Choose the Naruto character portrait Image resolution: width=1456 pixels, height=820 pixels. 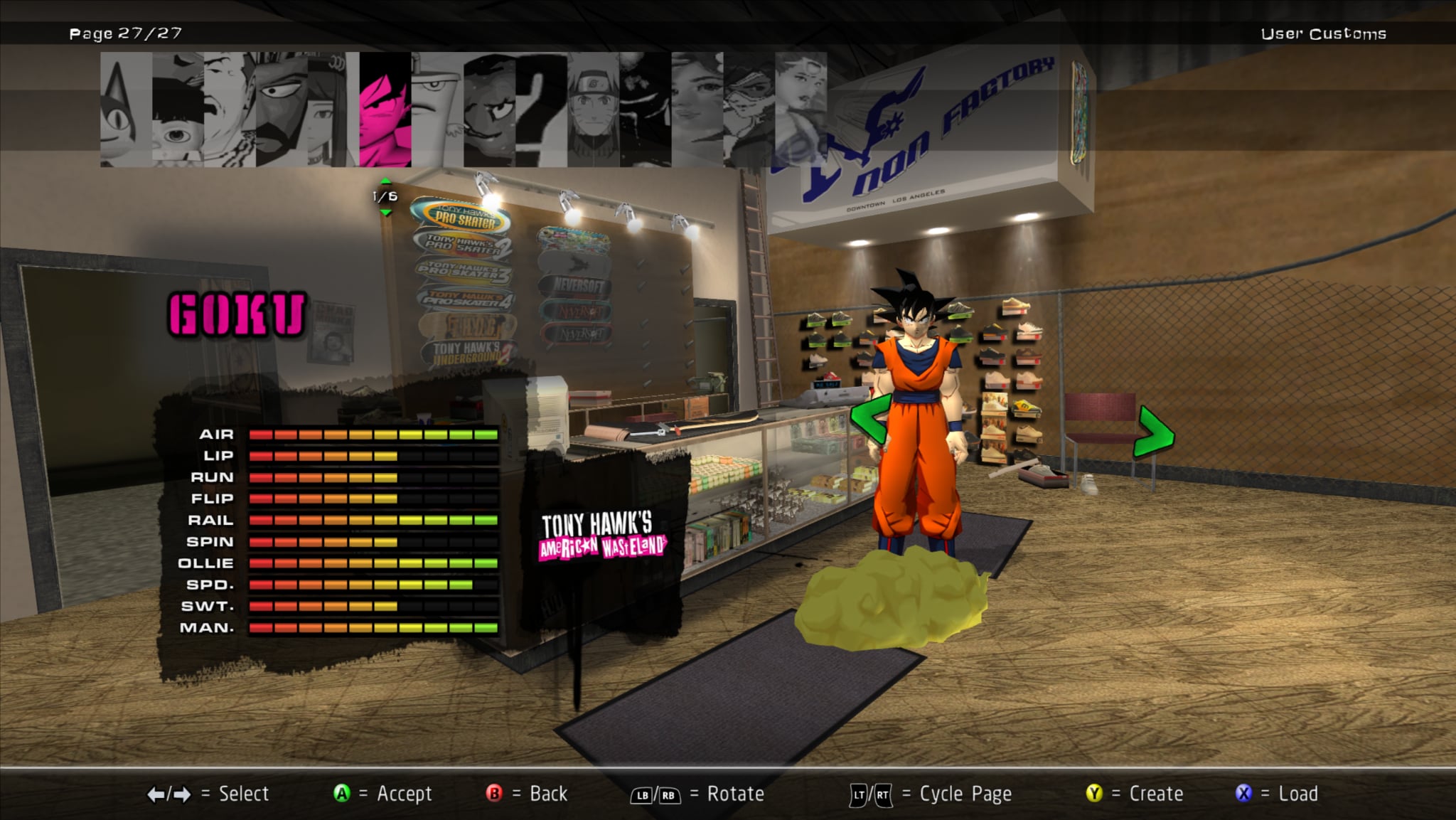point(594,110)
